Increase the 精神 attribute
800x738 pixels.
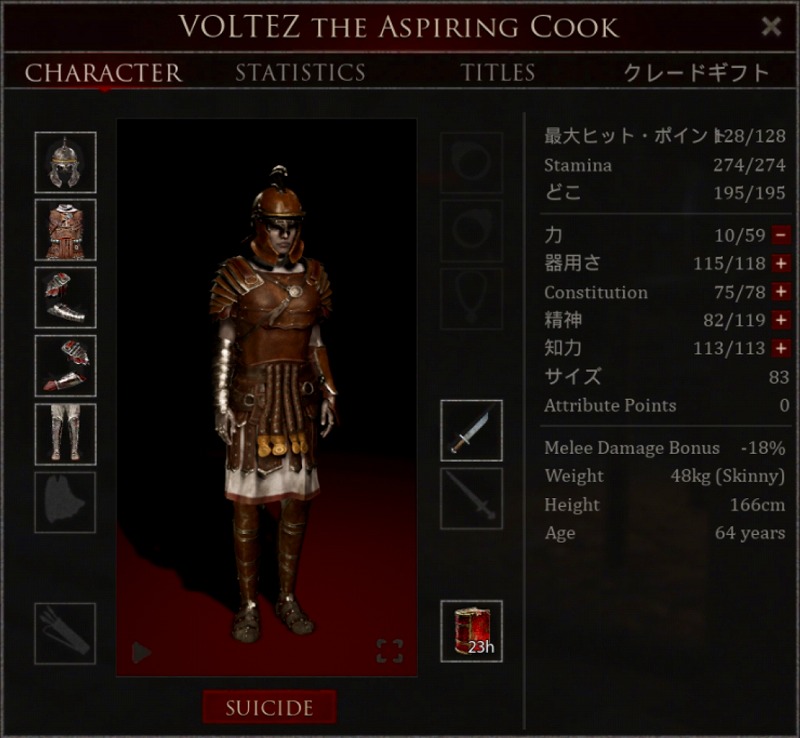tap(781, 320)
